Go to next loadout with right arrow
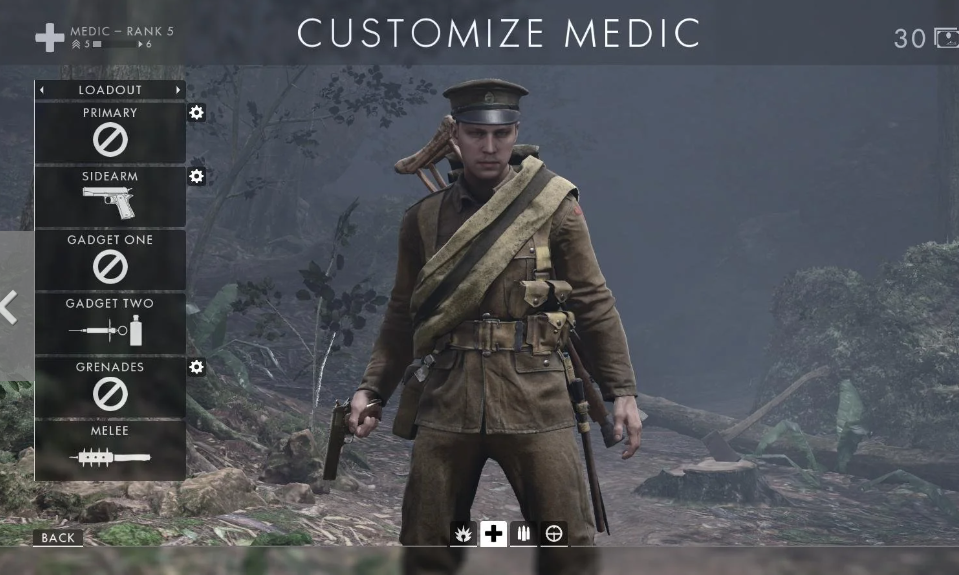Image resolution: width=959 pixels, height=575 pixels. (x=178, y=90)
